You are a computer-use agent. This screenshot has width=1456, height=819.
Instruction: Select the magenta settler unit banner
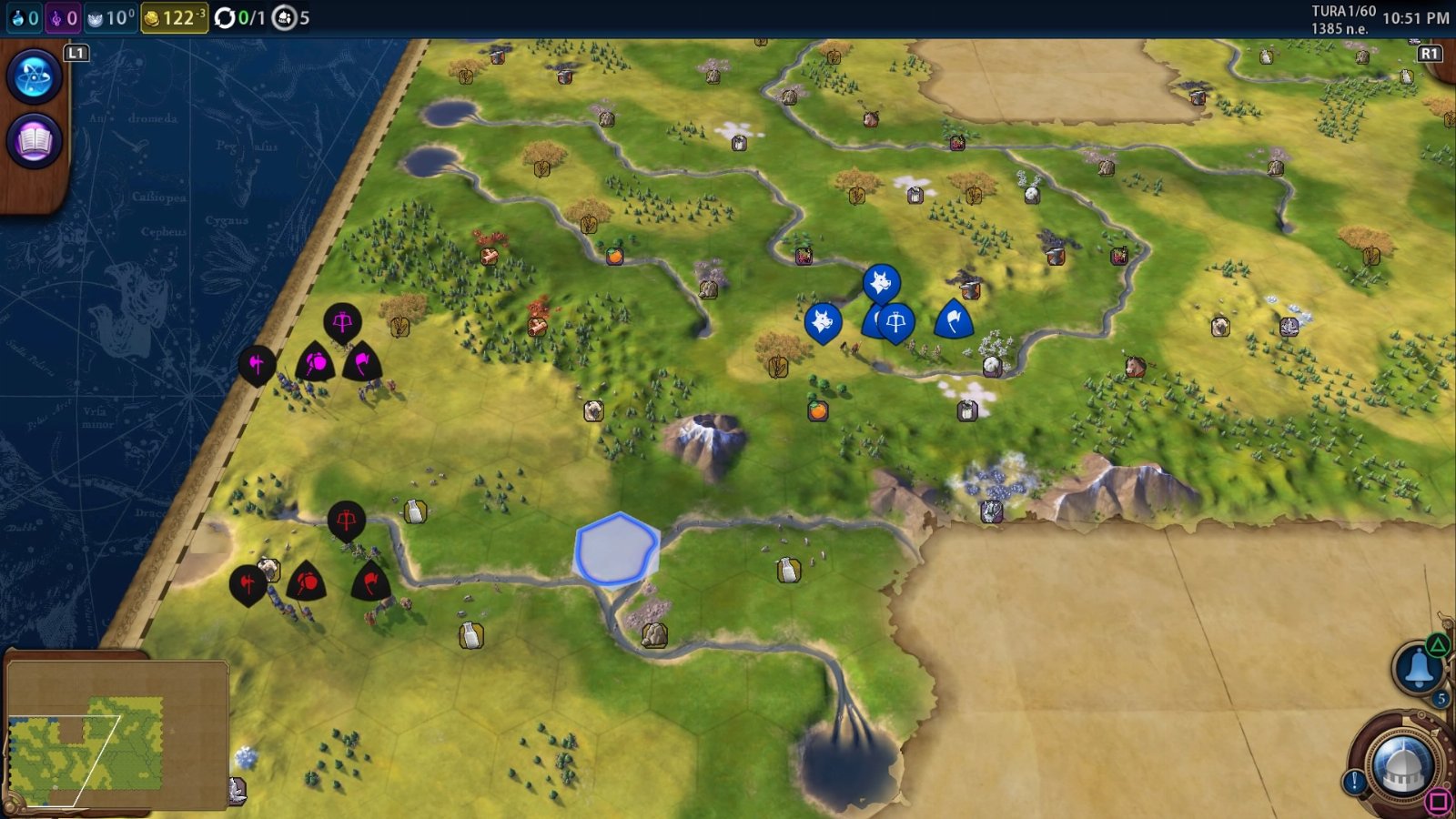point(342,321)
